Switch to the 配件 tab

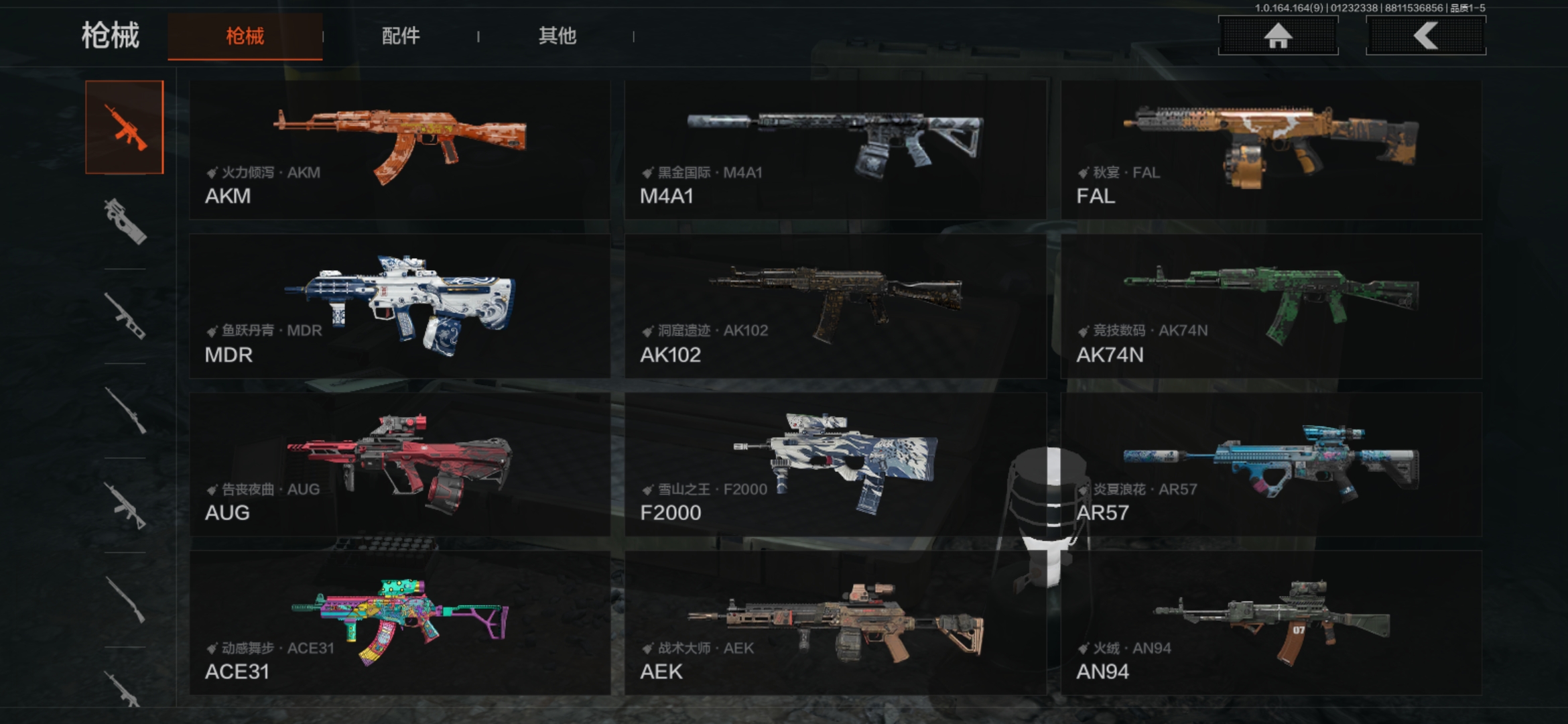point(401,36)
